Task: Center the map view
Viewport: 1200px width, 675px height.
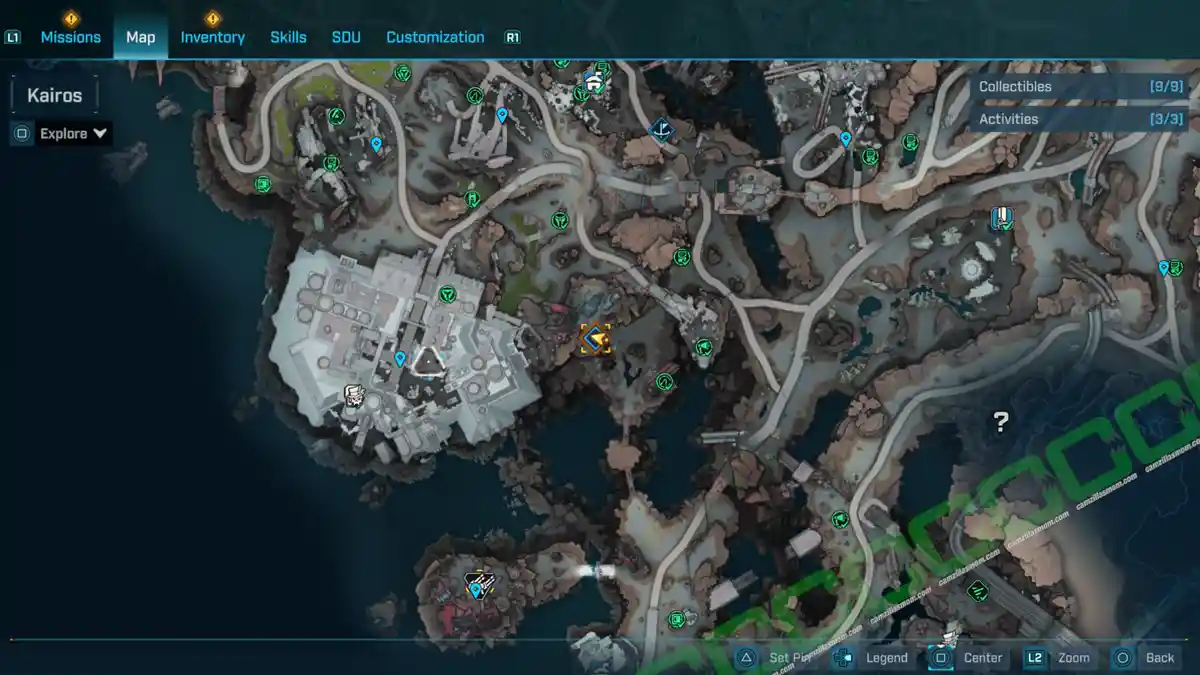Action: tap(982, 657)
